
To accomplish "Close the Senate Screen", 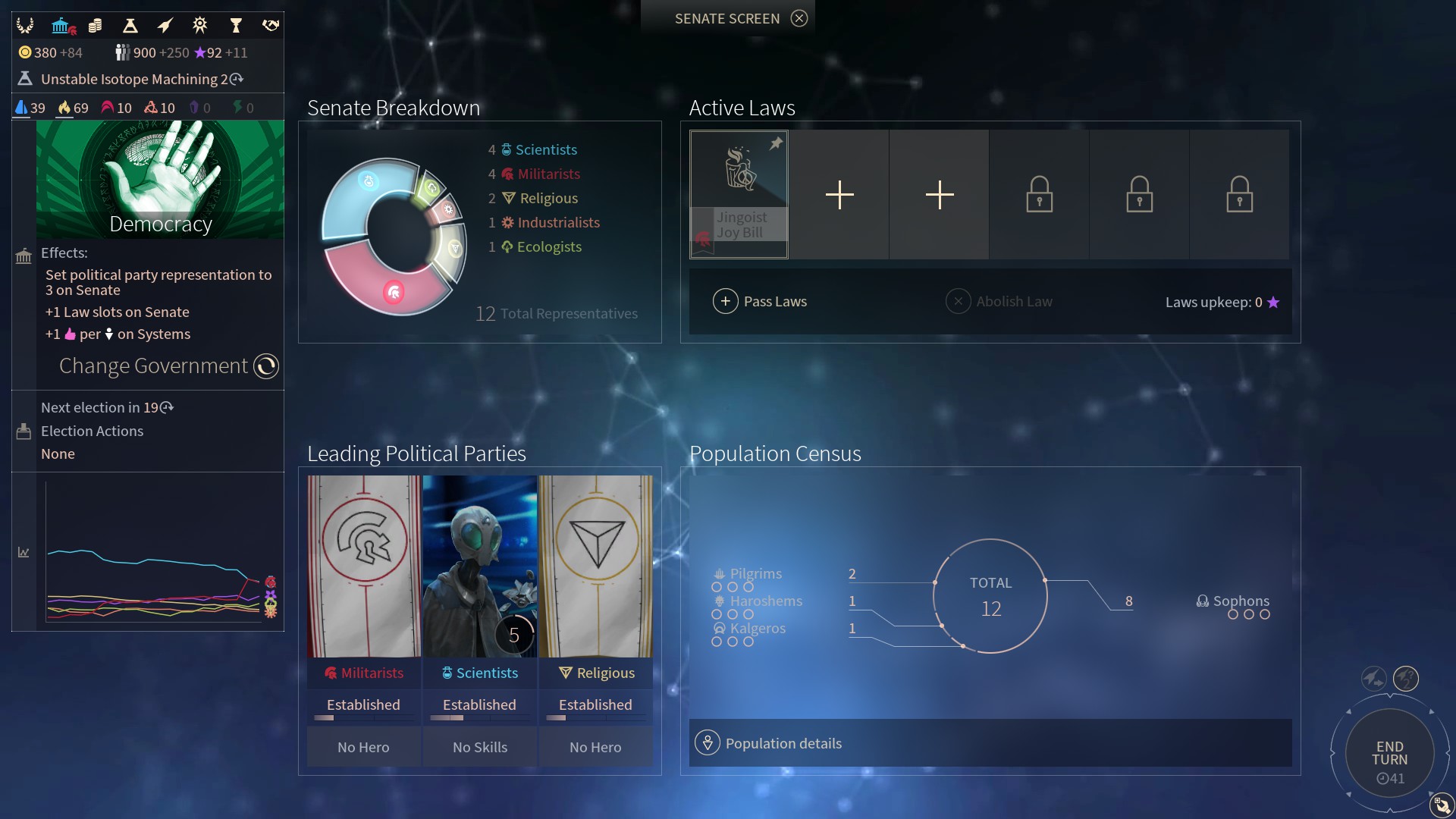I will (x=799, y=18).
